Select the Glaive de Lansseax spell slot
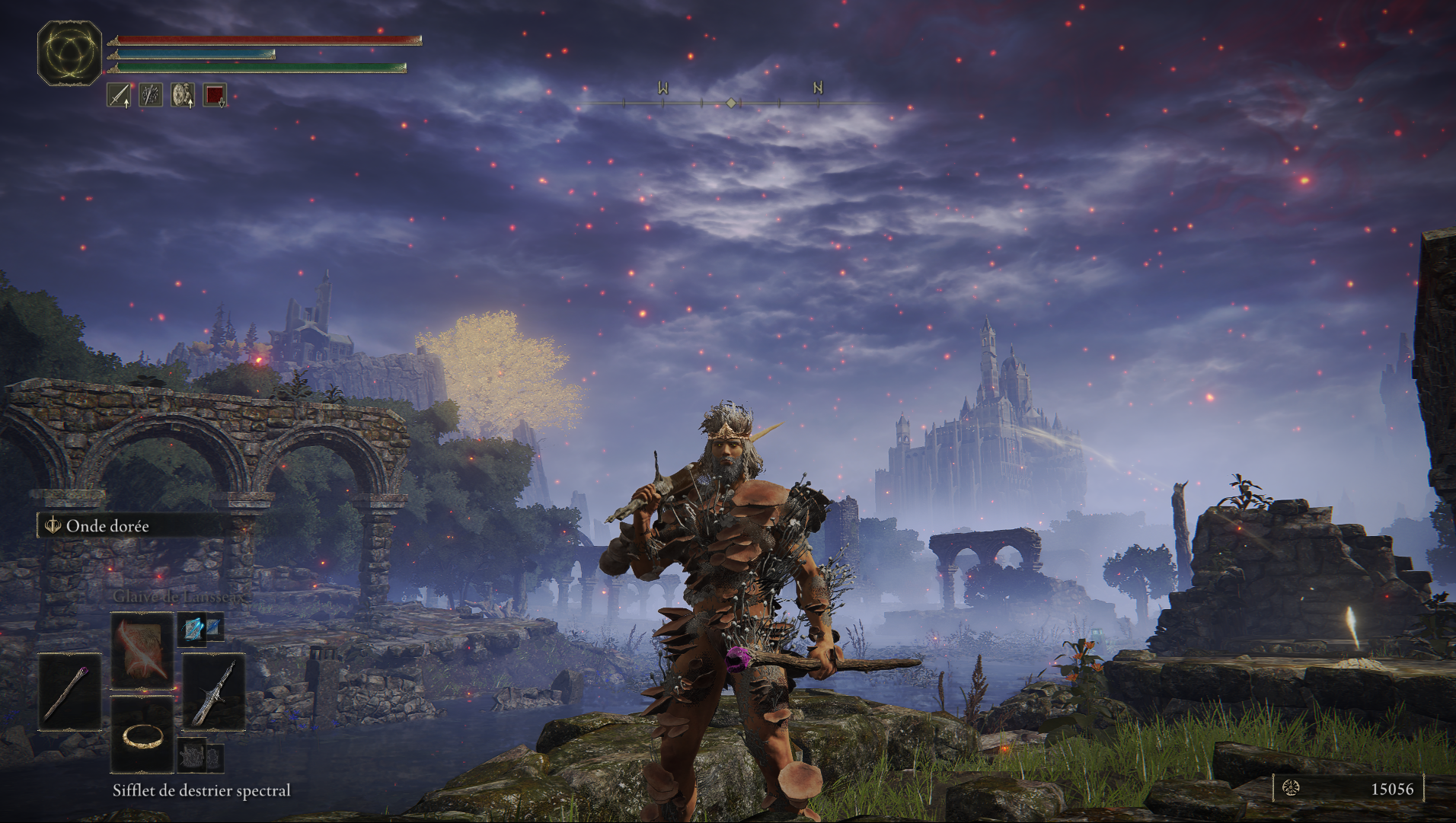Screen dimensions: 1456x823 coord(142,652)
